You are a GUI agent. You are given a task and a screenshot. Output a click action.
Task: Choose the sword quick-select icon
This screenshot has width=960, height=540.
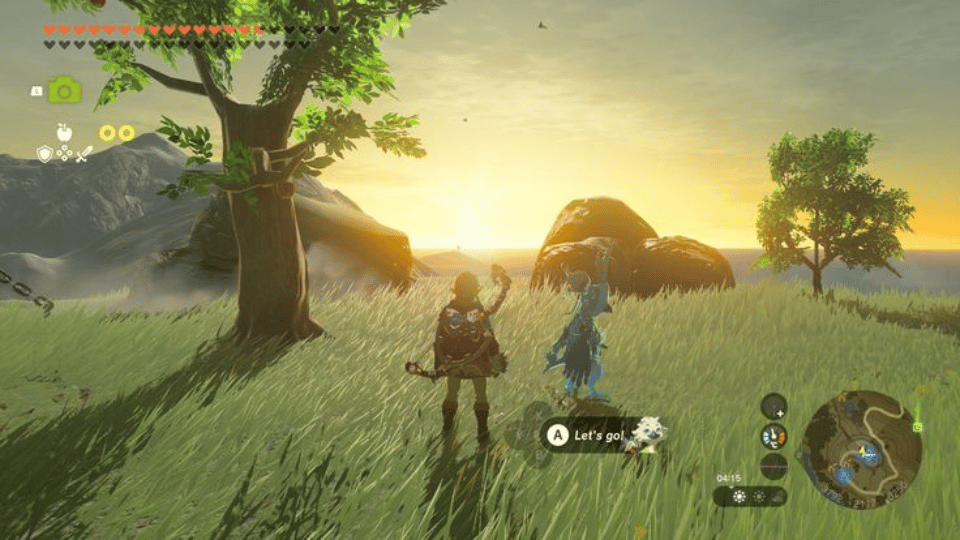click(x=85, y=153)
